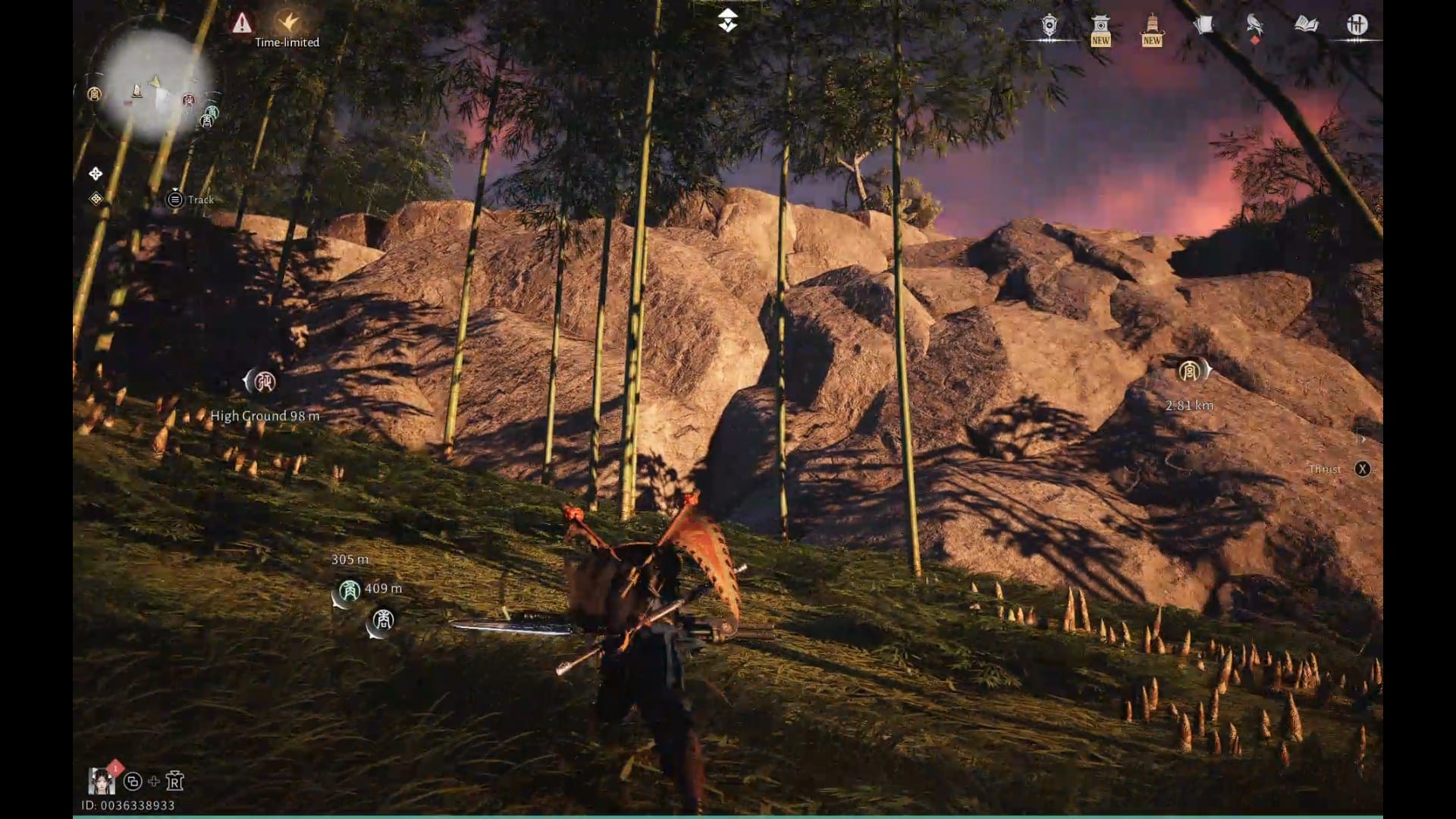Click the four-petal flower icon below minimap
The image size is (1456, 819).
[x=96, y=174]
